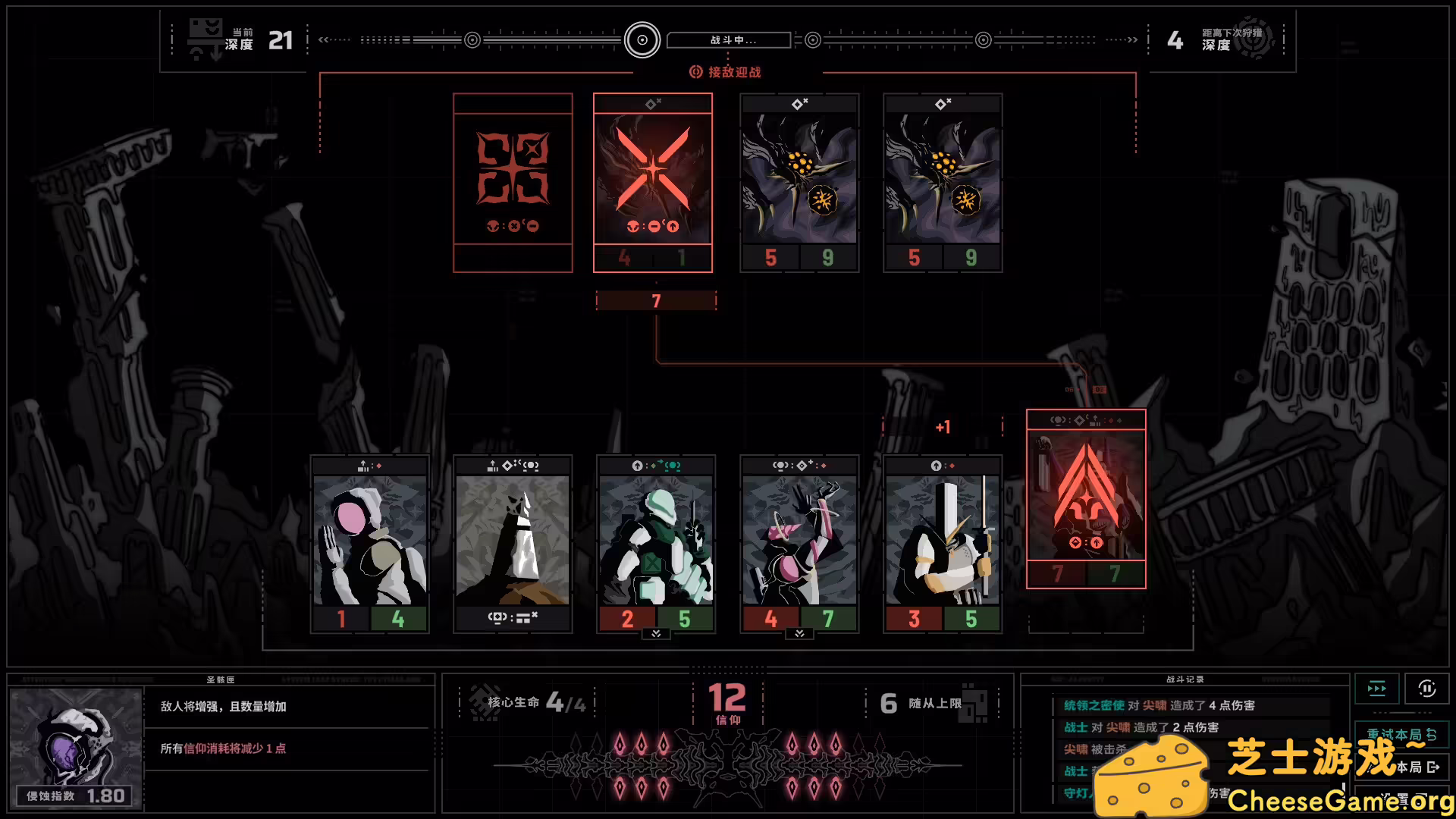Expand the arrow under the pink dancer card
The image size is (1456, 819).
(799, 634)
